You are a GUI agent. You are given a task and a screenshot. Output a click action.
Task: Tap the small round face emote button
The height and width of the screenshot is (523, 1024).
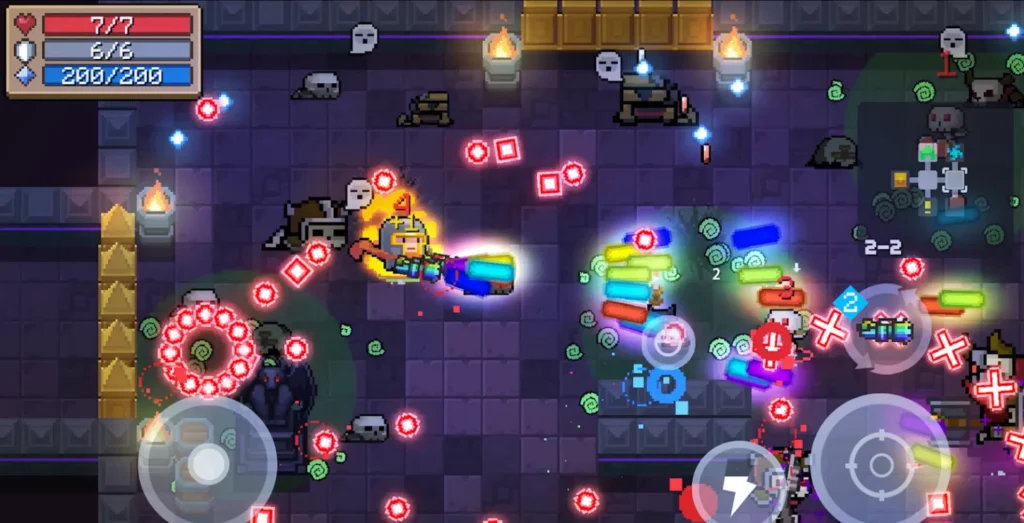668,342
